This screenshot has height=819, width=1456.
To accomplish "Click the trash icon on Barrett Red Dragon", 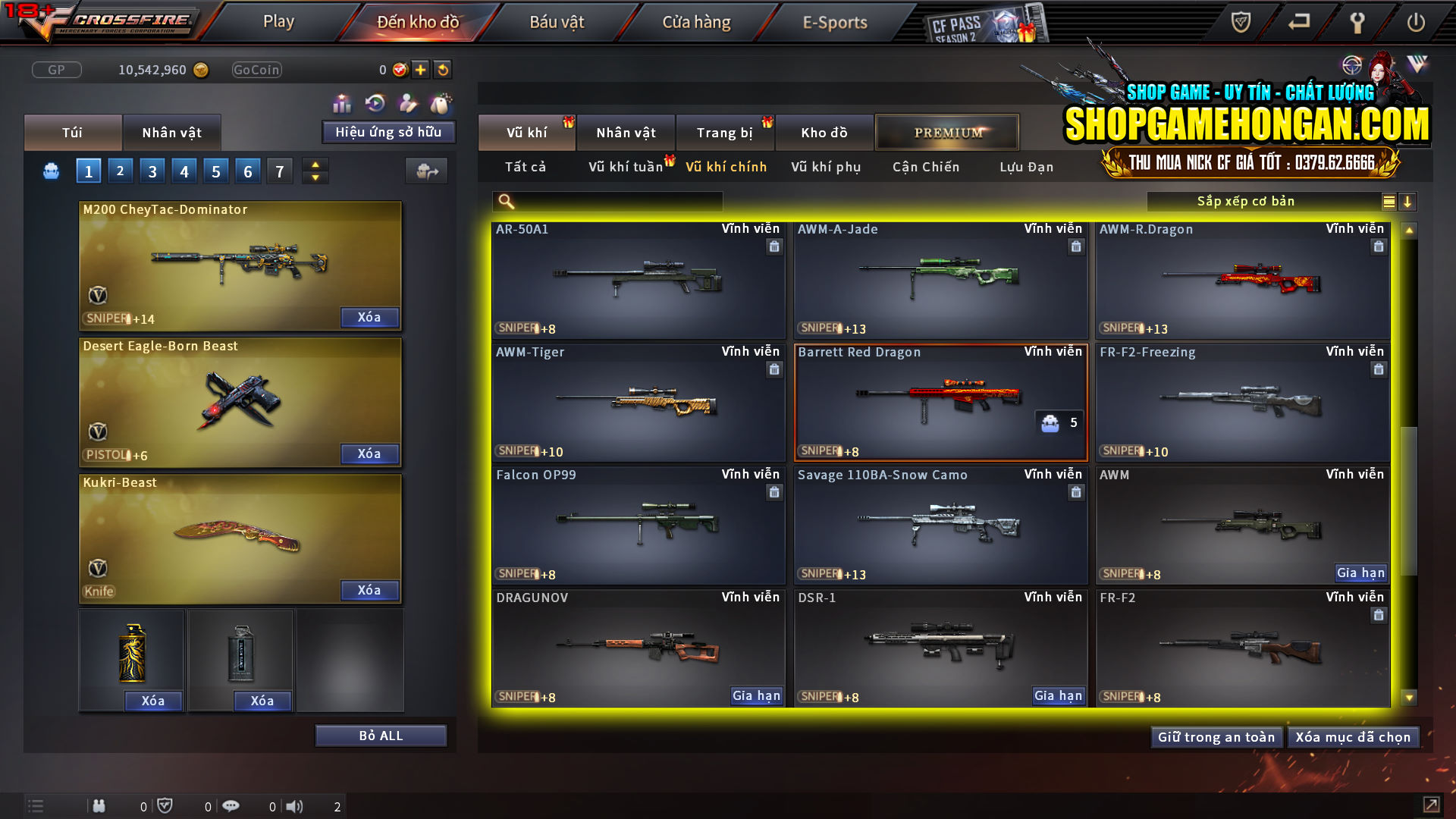I will pos(1075,369).
